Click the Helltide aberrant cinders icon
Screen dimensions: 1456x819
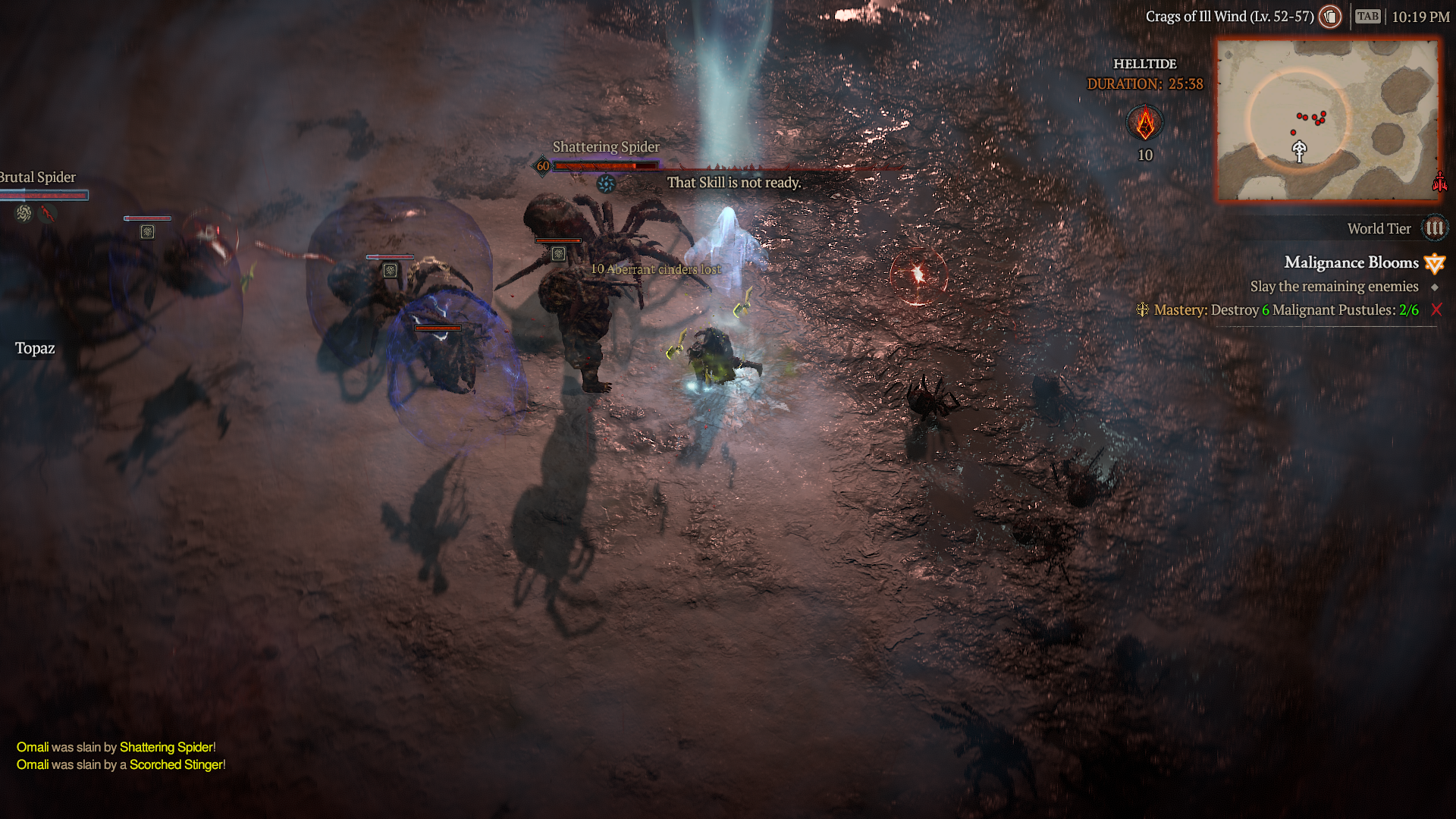[1145, 124]
